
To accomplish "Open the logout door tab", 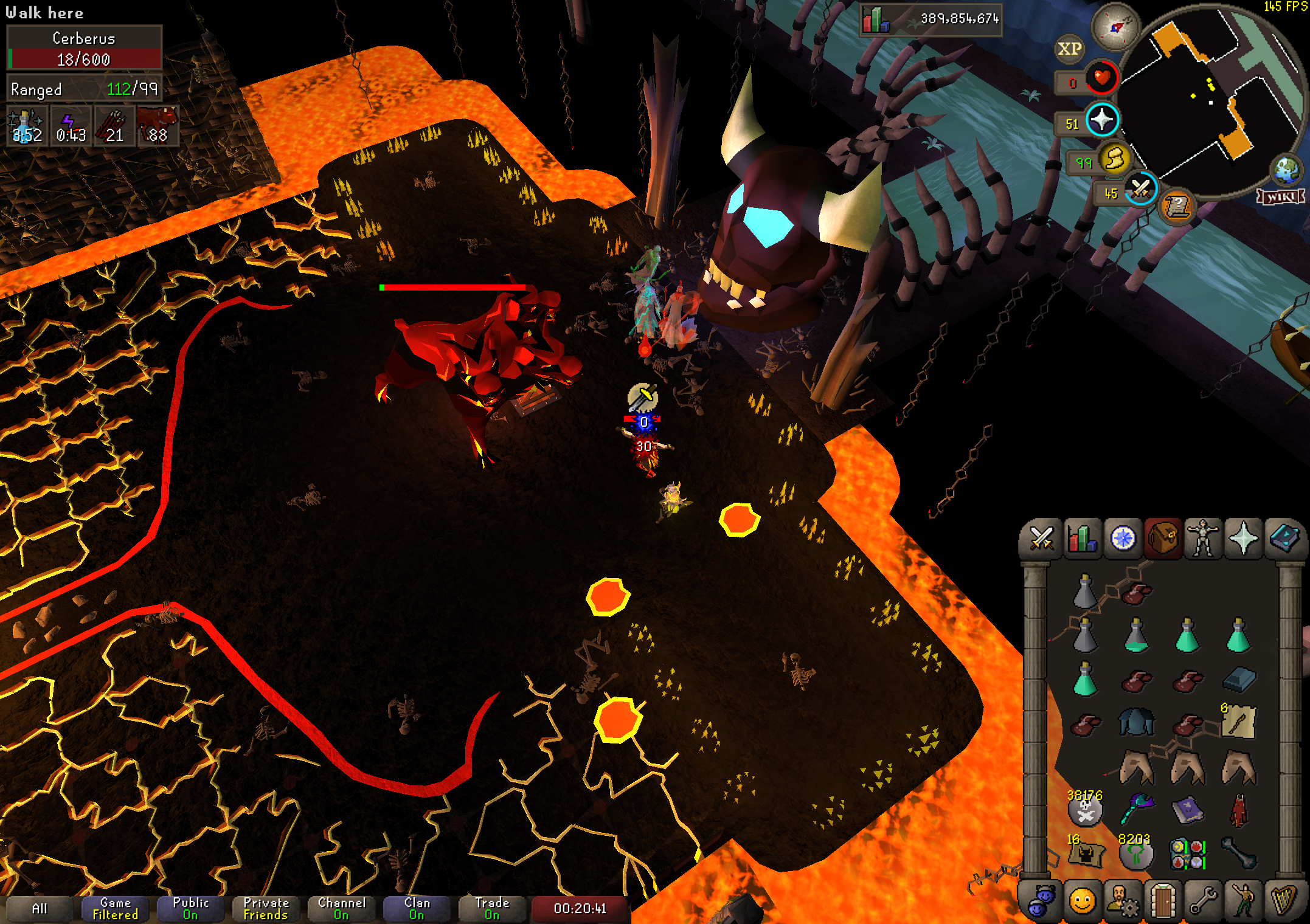I will point(1162,902).
